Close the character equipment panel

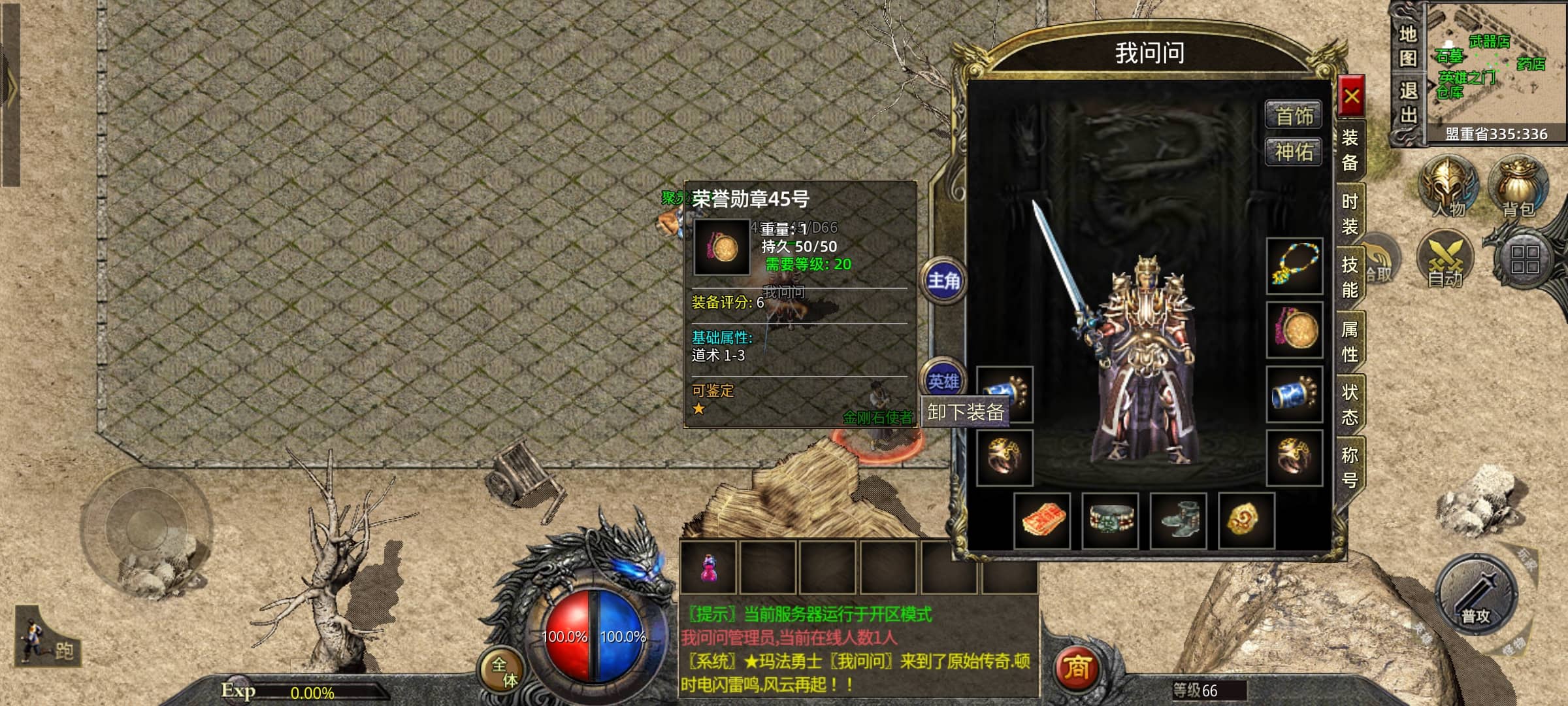[x=1351, y=97]
